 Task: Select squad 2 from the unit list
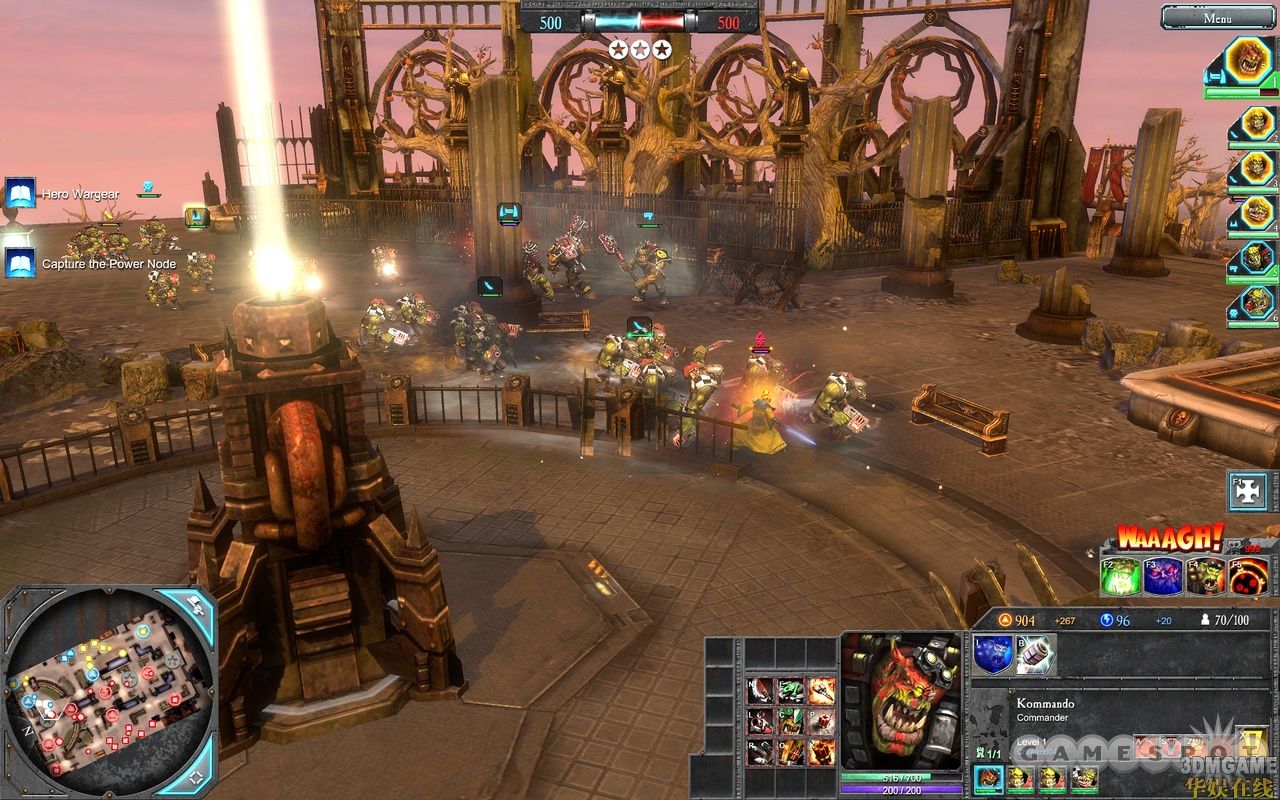click(x=1254, y=124)
